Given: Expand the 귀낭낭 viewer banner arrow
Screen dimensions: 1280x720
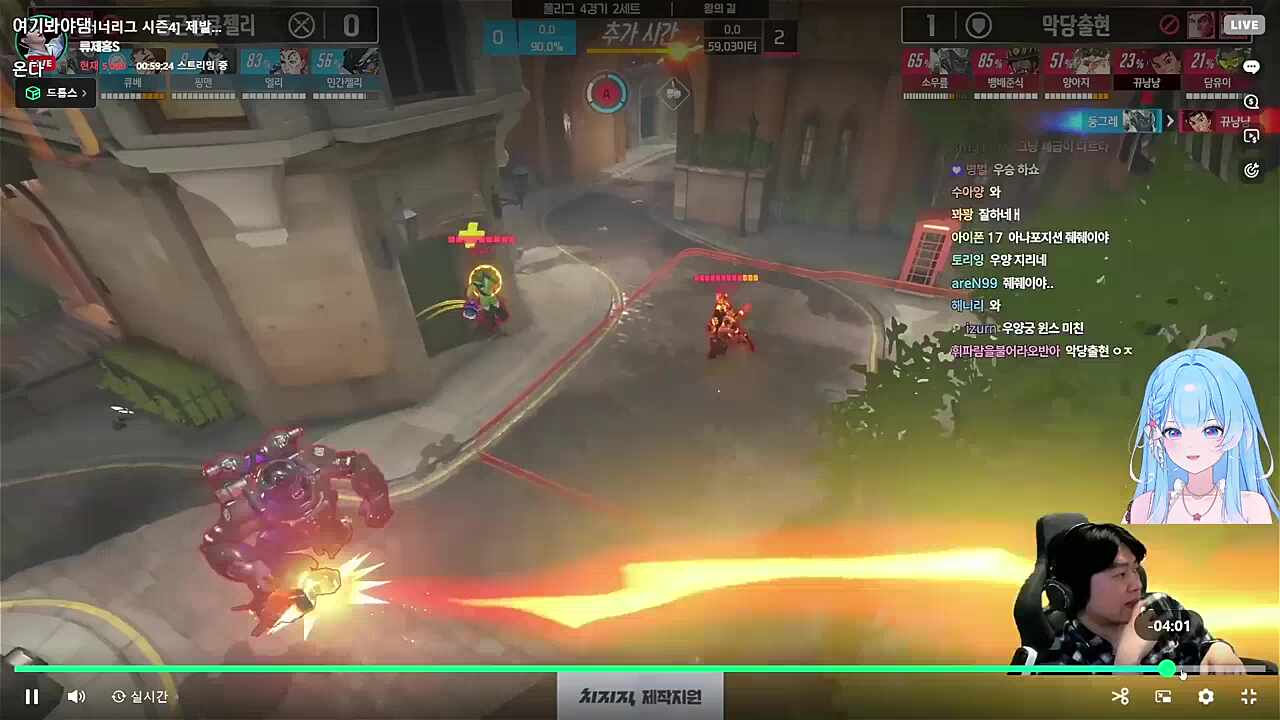Looking at the screenshot, I should (x=1168, y=120).
